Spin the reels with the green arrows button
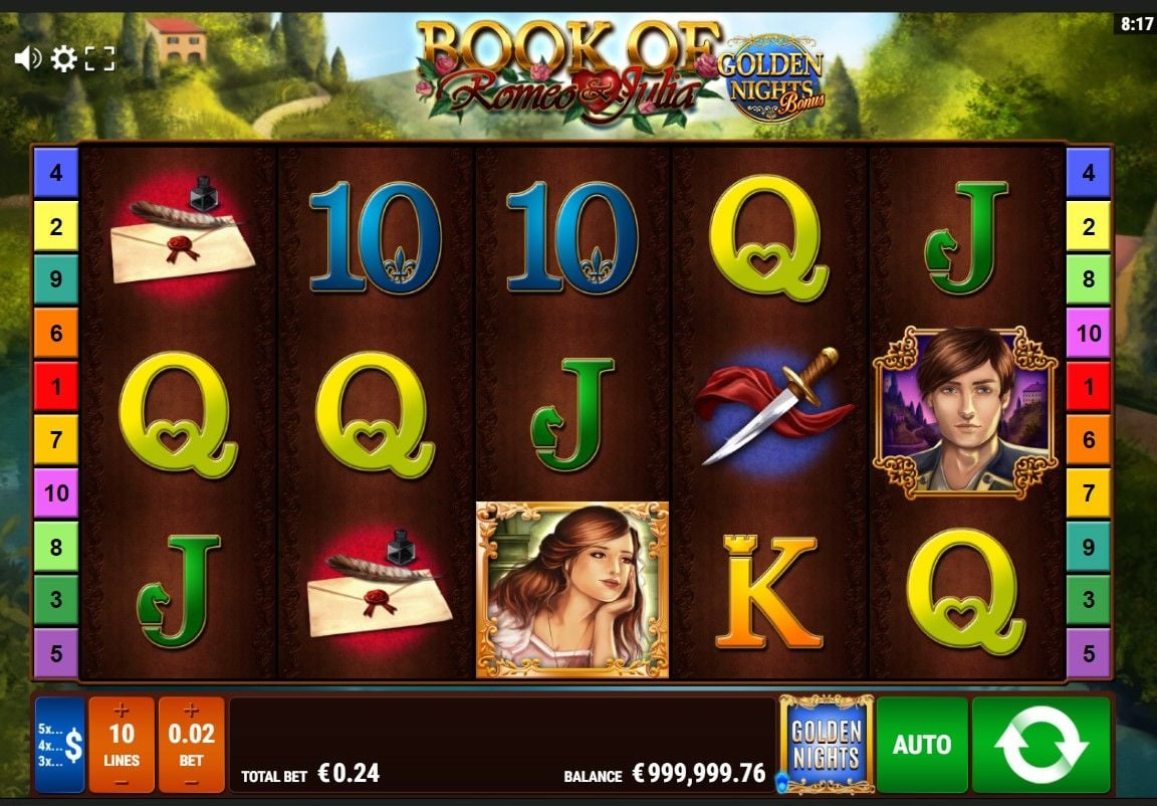 [1041, 745]
